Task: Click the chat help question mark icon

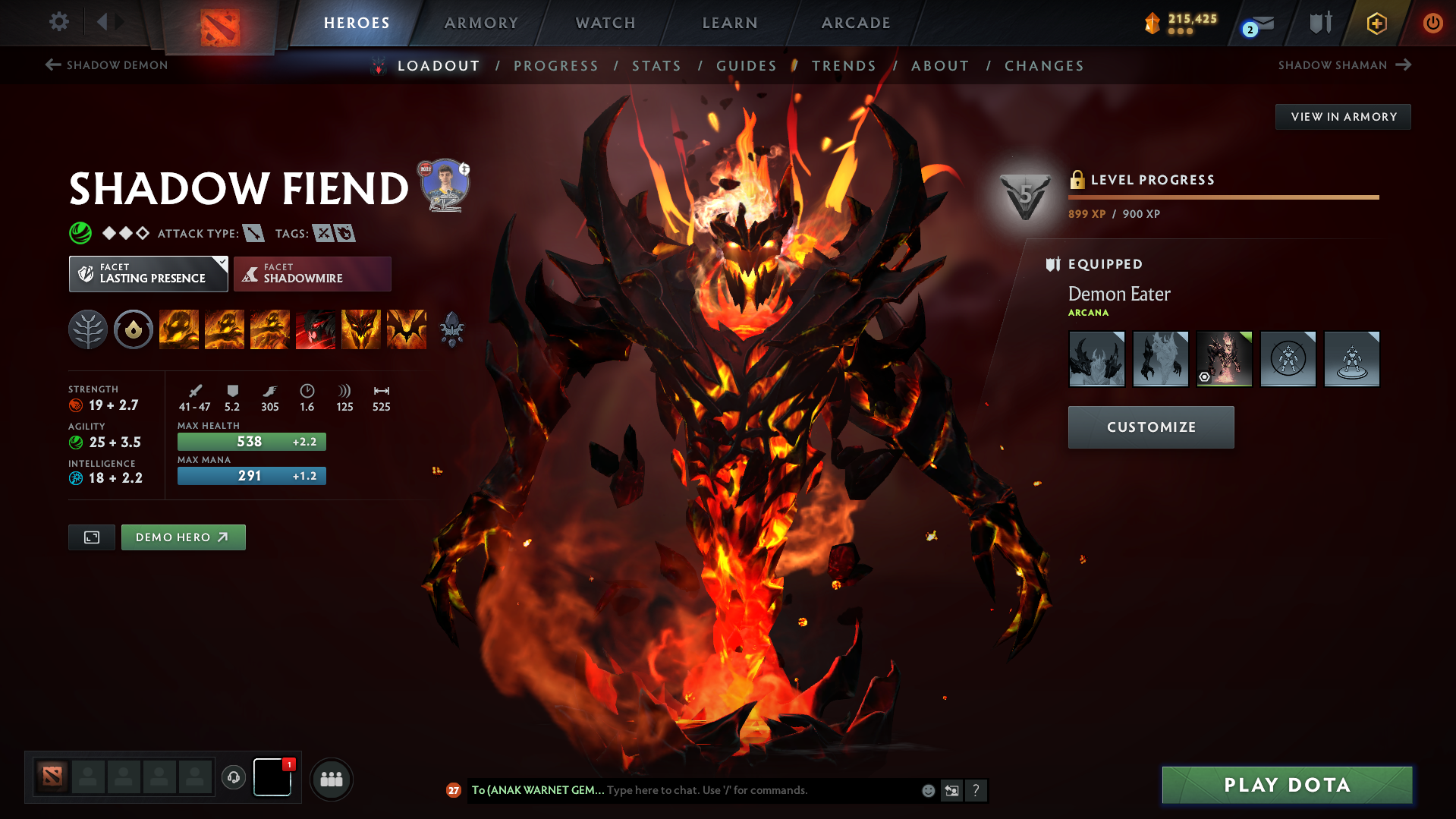Action: (977, 790)
